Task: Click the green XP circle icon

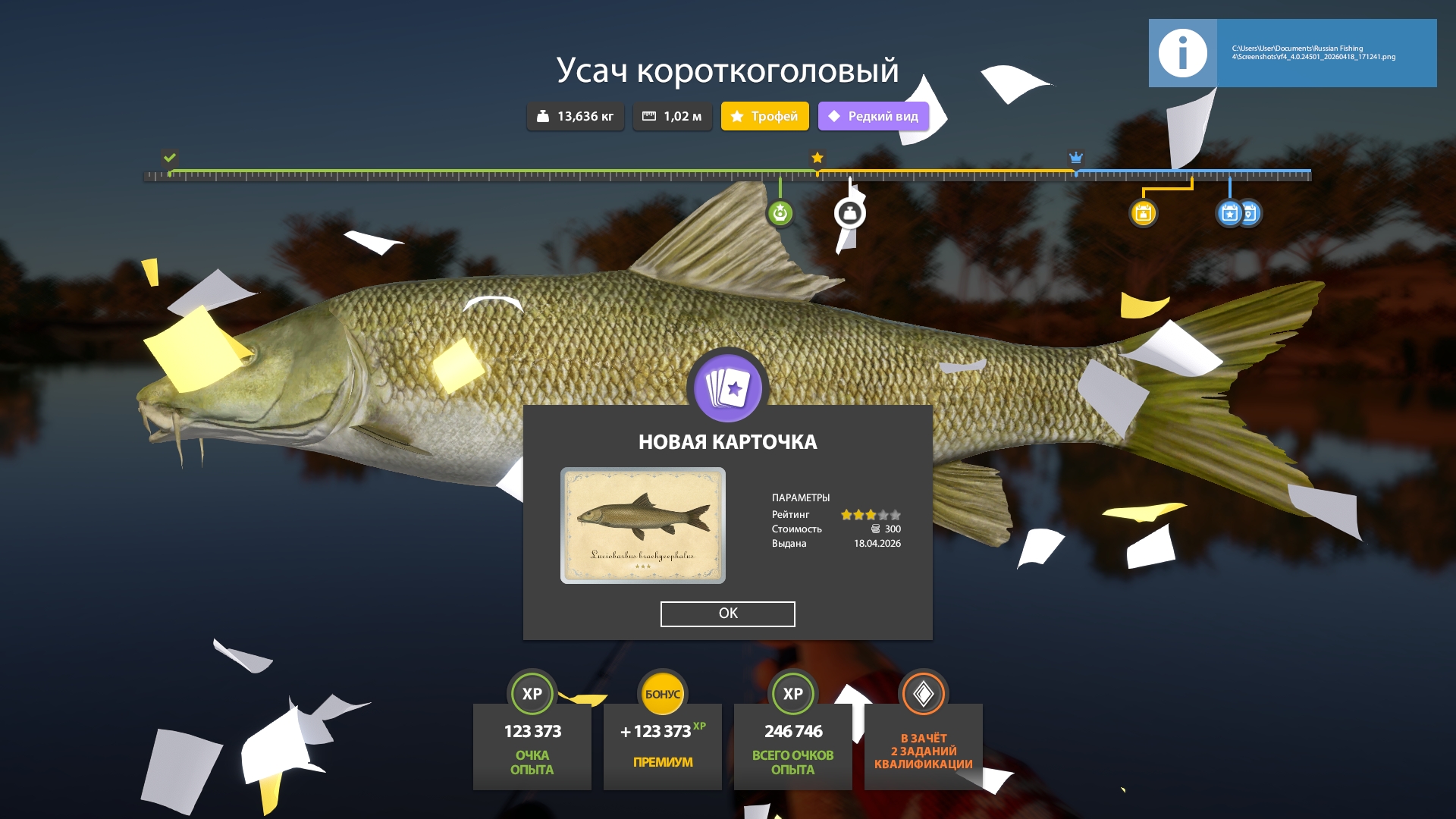Action: tap(532, 692)
